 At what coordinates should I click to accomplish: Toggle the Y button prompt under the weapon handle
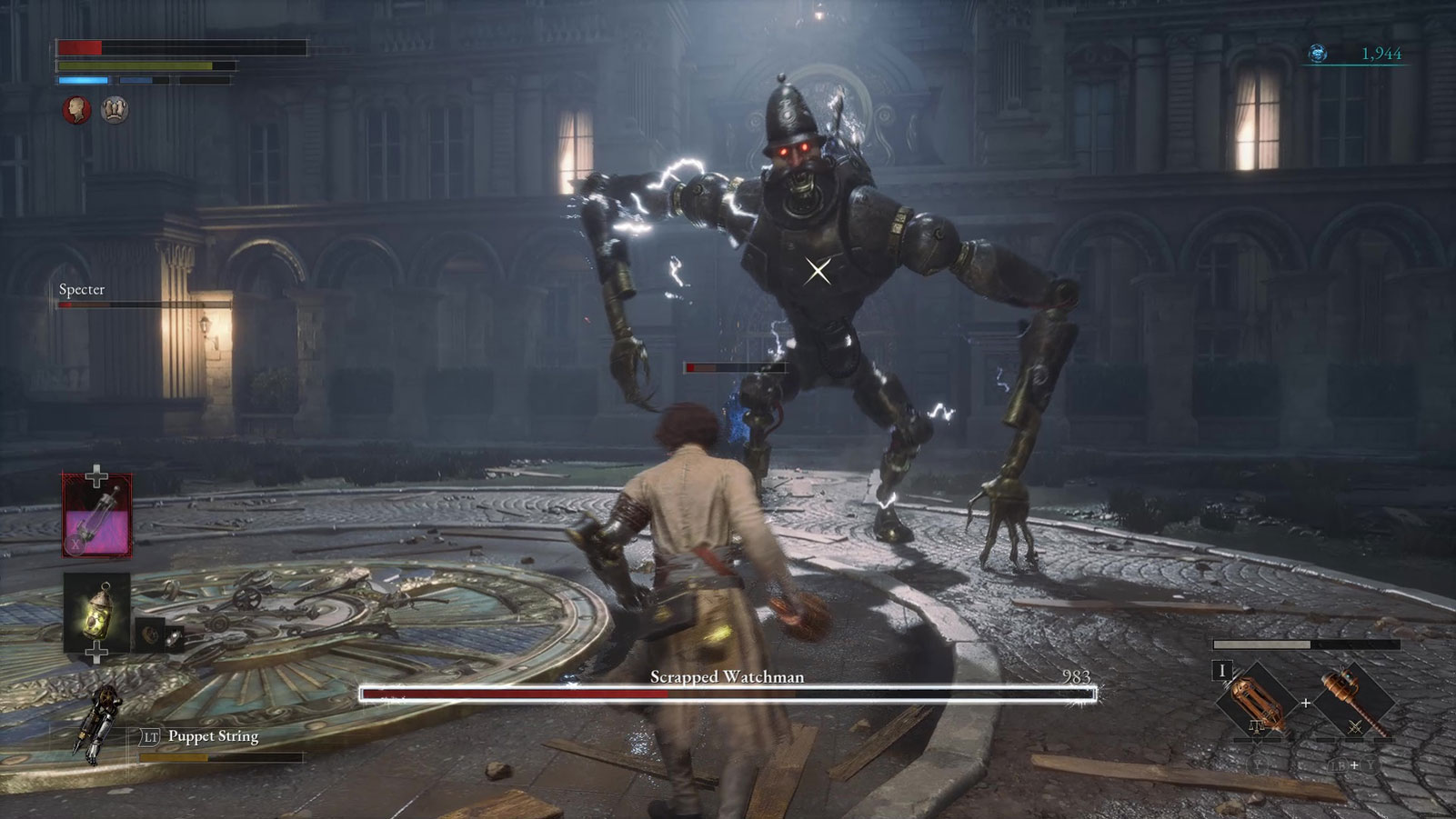pos(1257,764)
